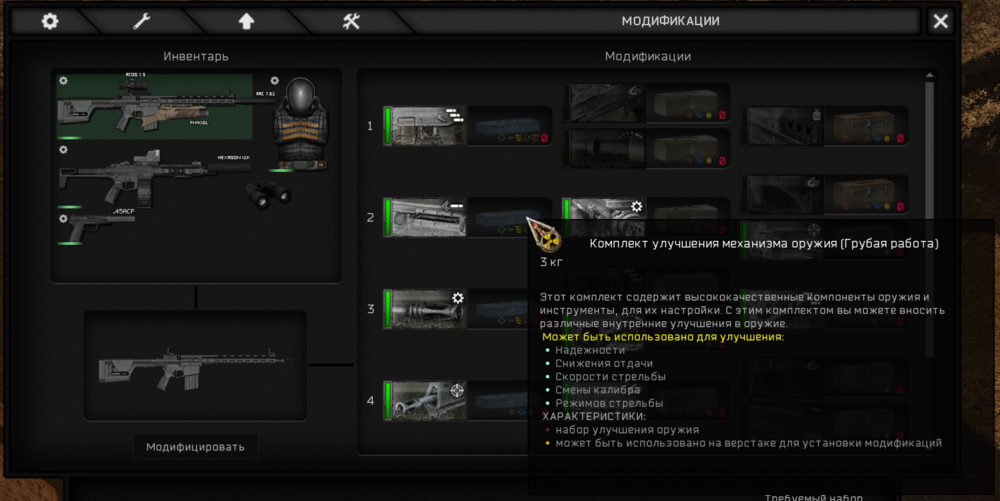
Task: Click the selected weapon preview panel
Action: point(195,365)
